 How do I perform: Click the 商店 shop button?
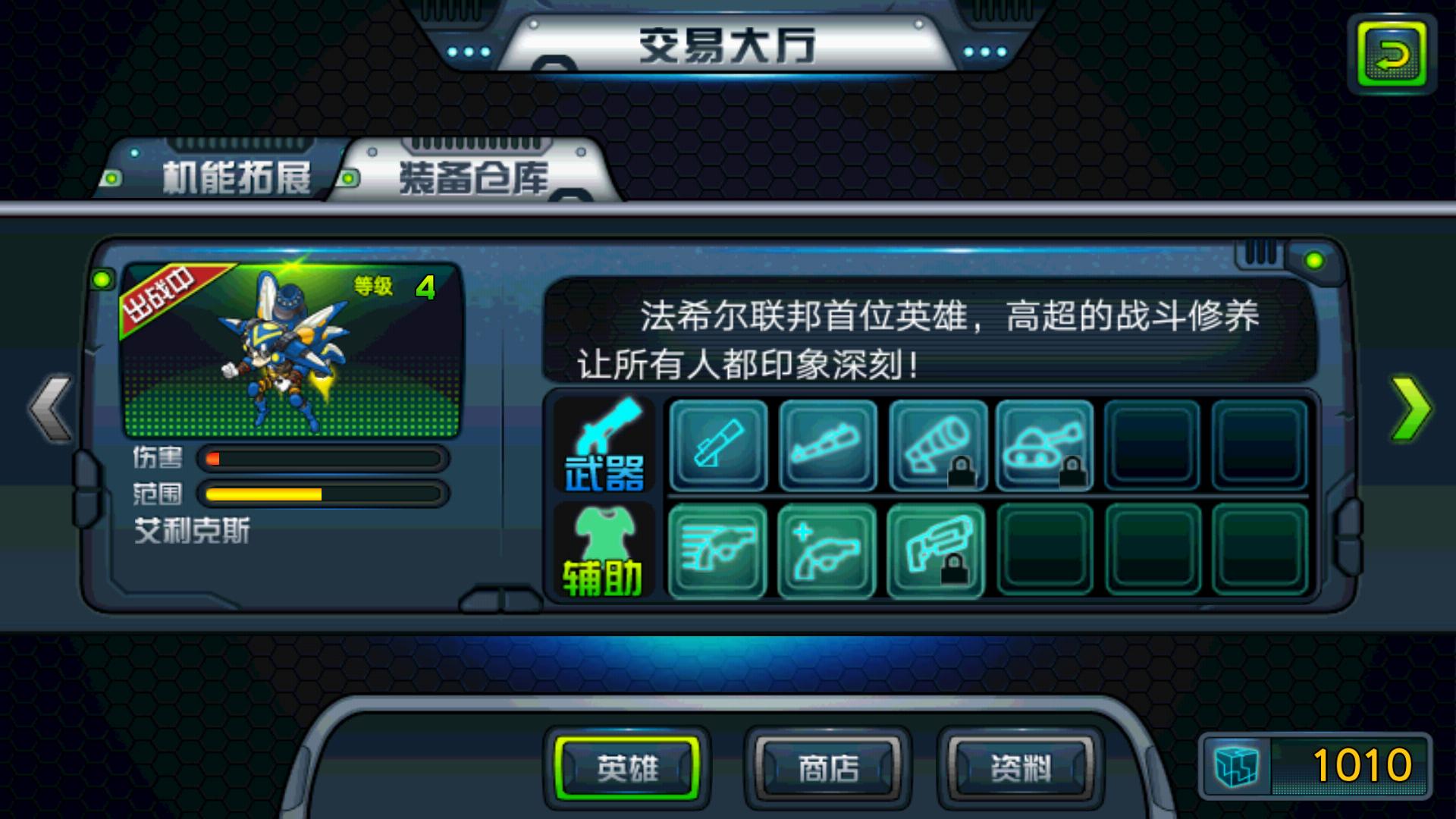coord(827,767)
